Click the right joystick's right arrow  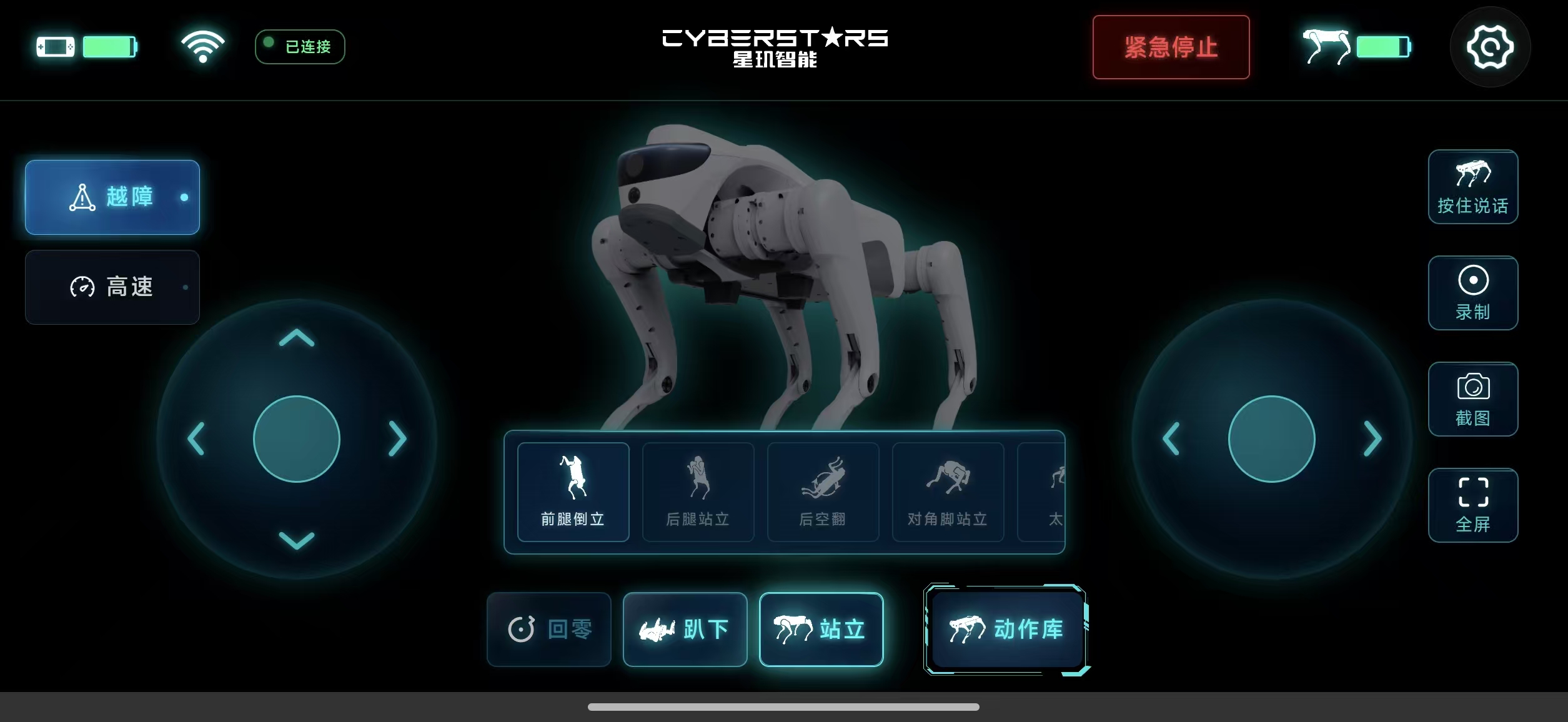[1372, 438]
